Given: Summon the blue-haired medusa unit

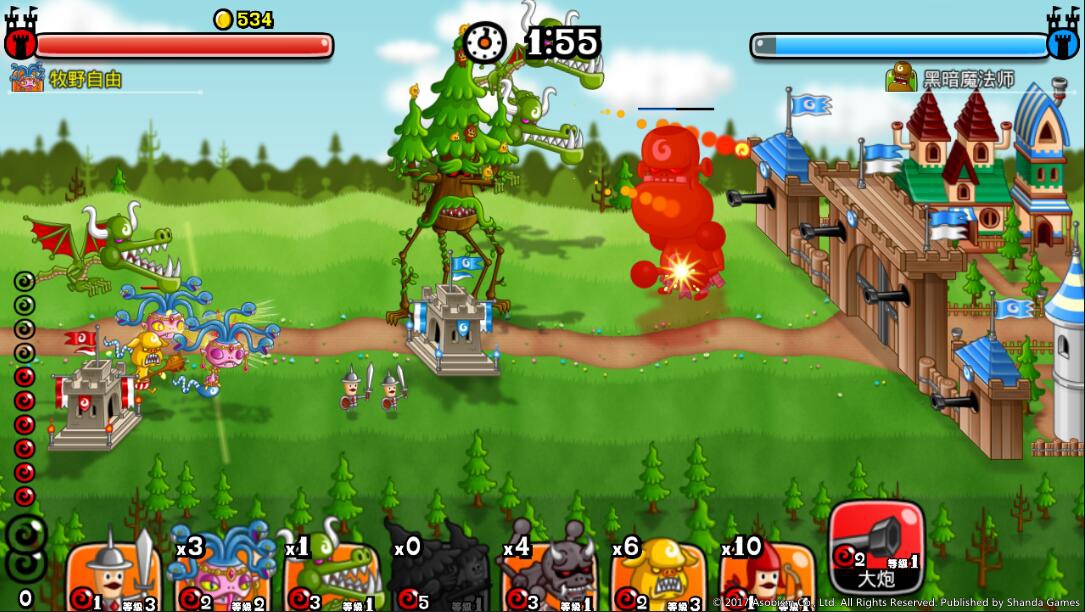Looking at the screenshot, I should coord(222,575).
